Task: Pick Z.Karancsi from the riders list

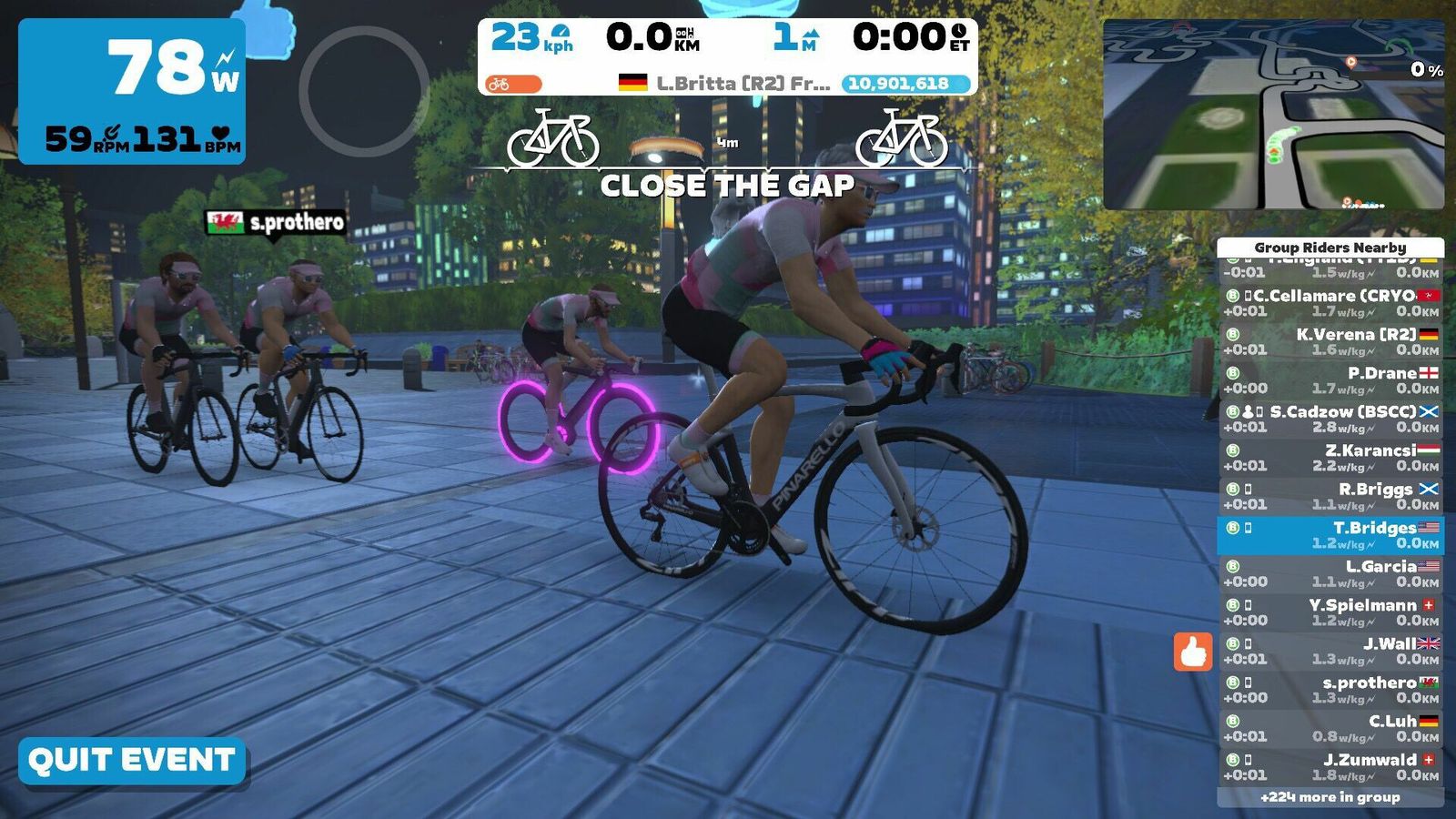Action: (x=1330, y=458)
